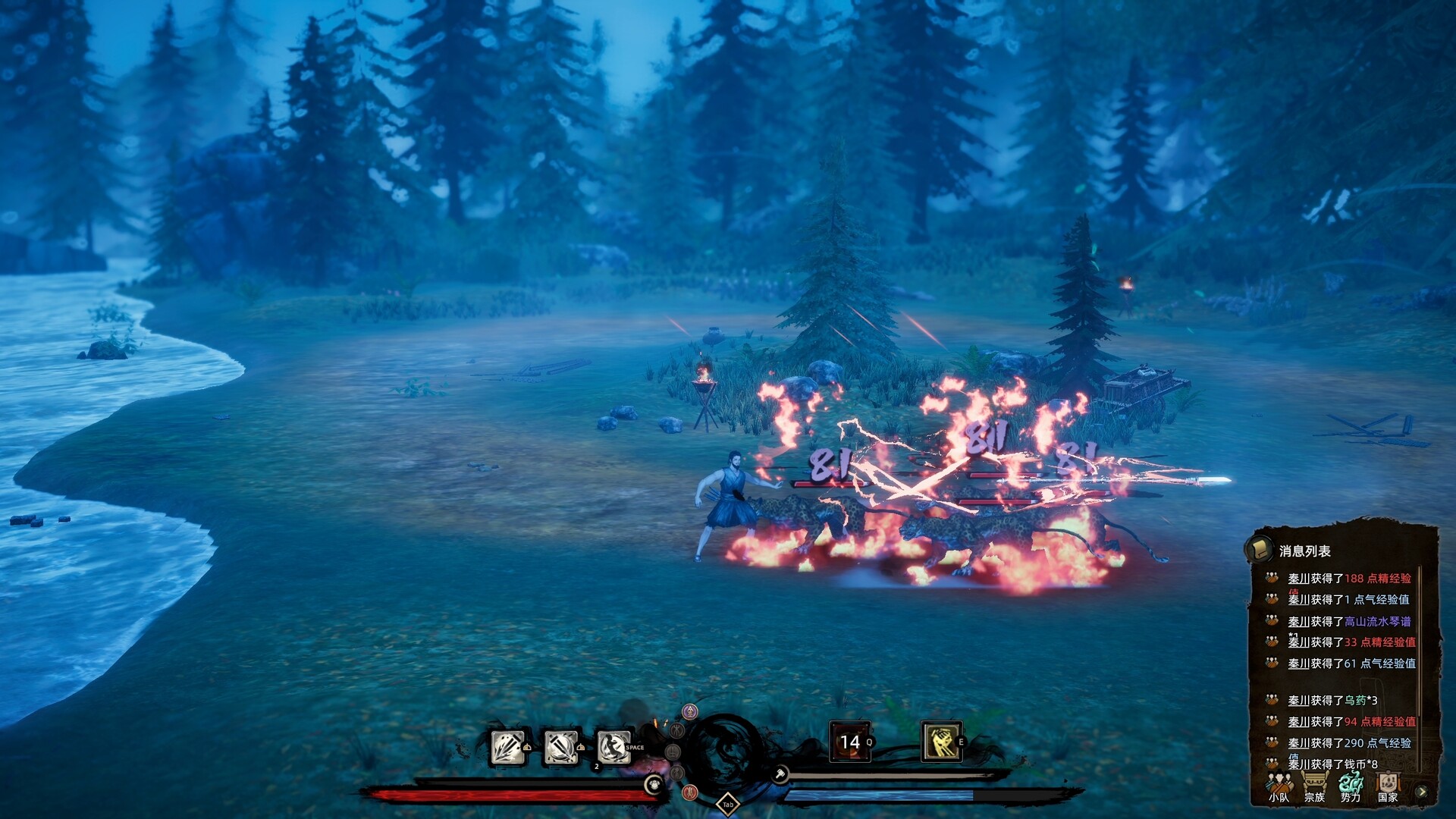Screen dimensions: 1456x819
Task: Switch to the 小队 team tab
Action: pyautogui.click(x=1279, y=786)
